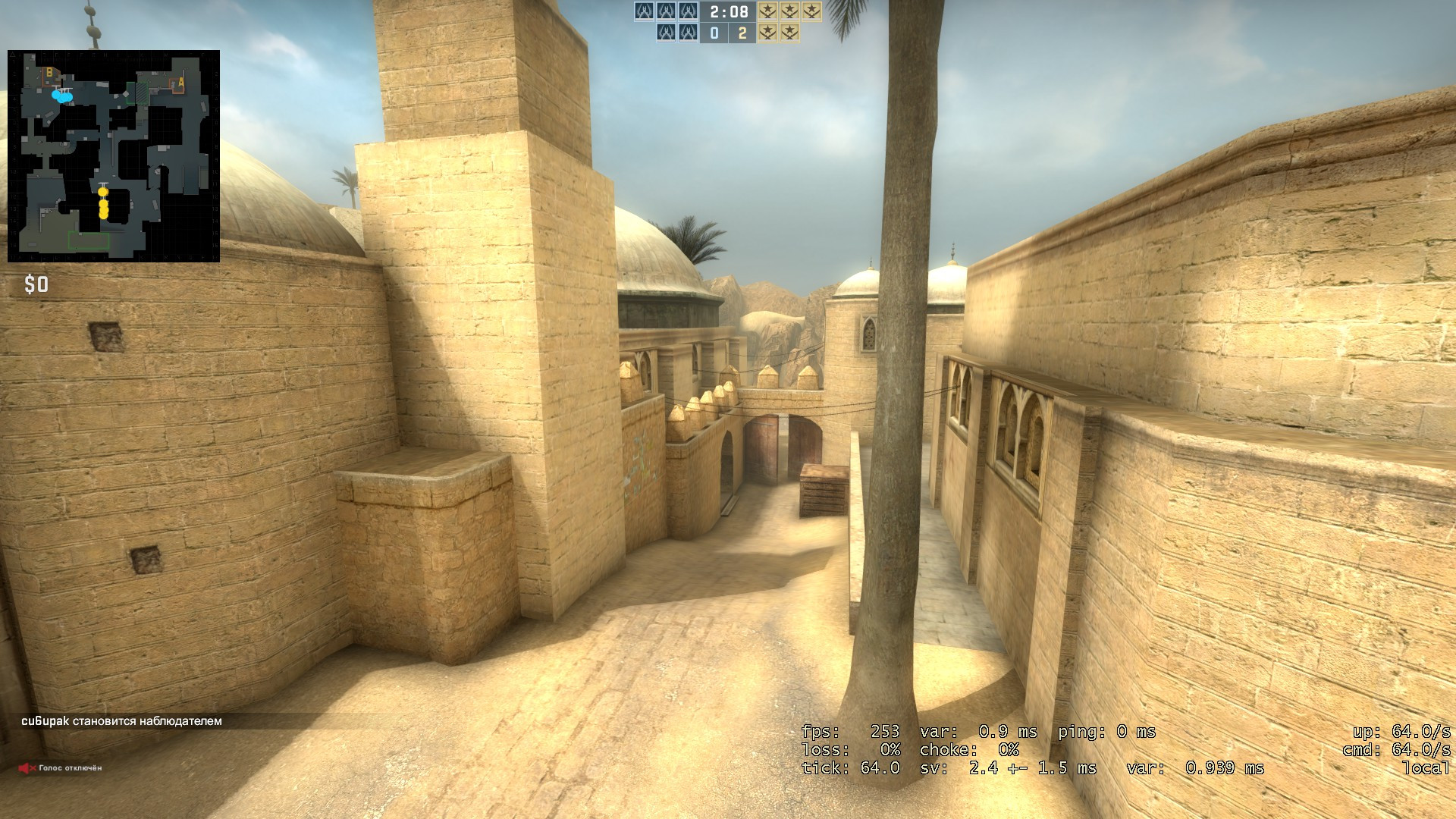
Task: Click the bombsite A marker on the radar
Action: click(x=180, y=83)
